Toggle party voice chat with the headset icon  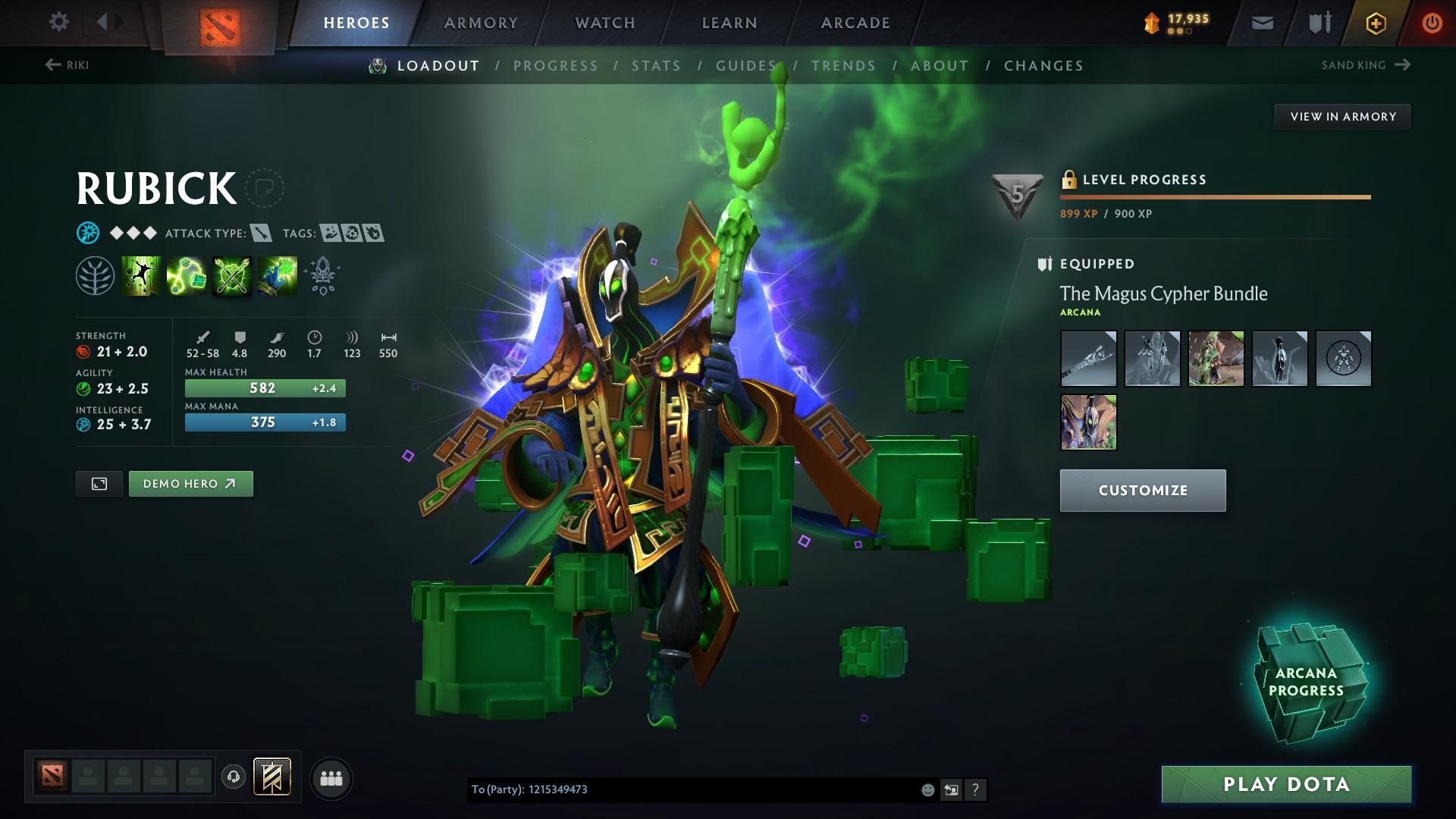(x=234, y=777)
